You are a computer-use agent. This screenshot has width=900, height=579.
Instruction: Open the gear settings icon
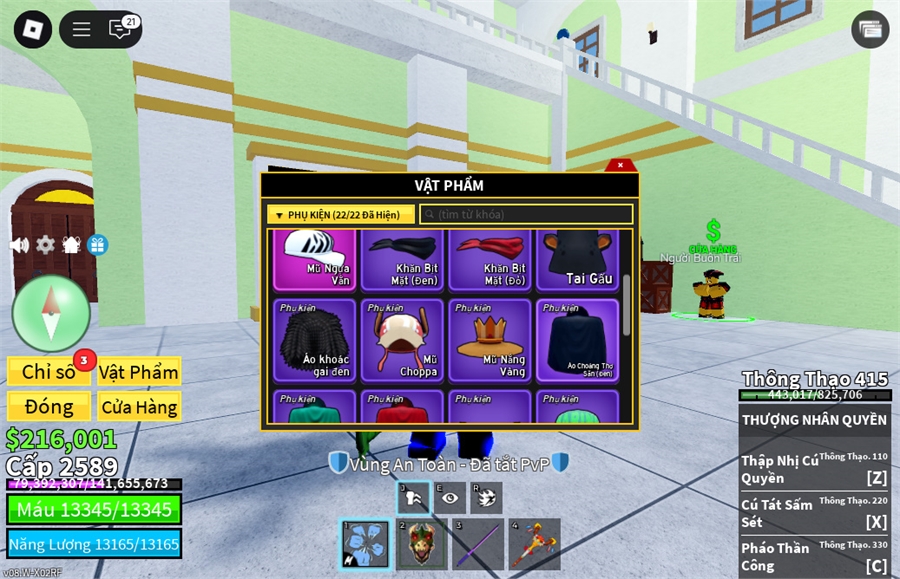[x=45, y=245]
